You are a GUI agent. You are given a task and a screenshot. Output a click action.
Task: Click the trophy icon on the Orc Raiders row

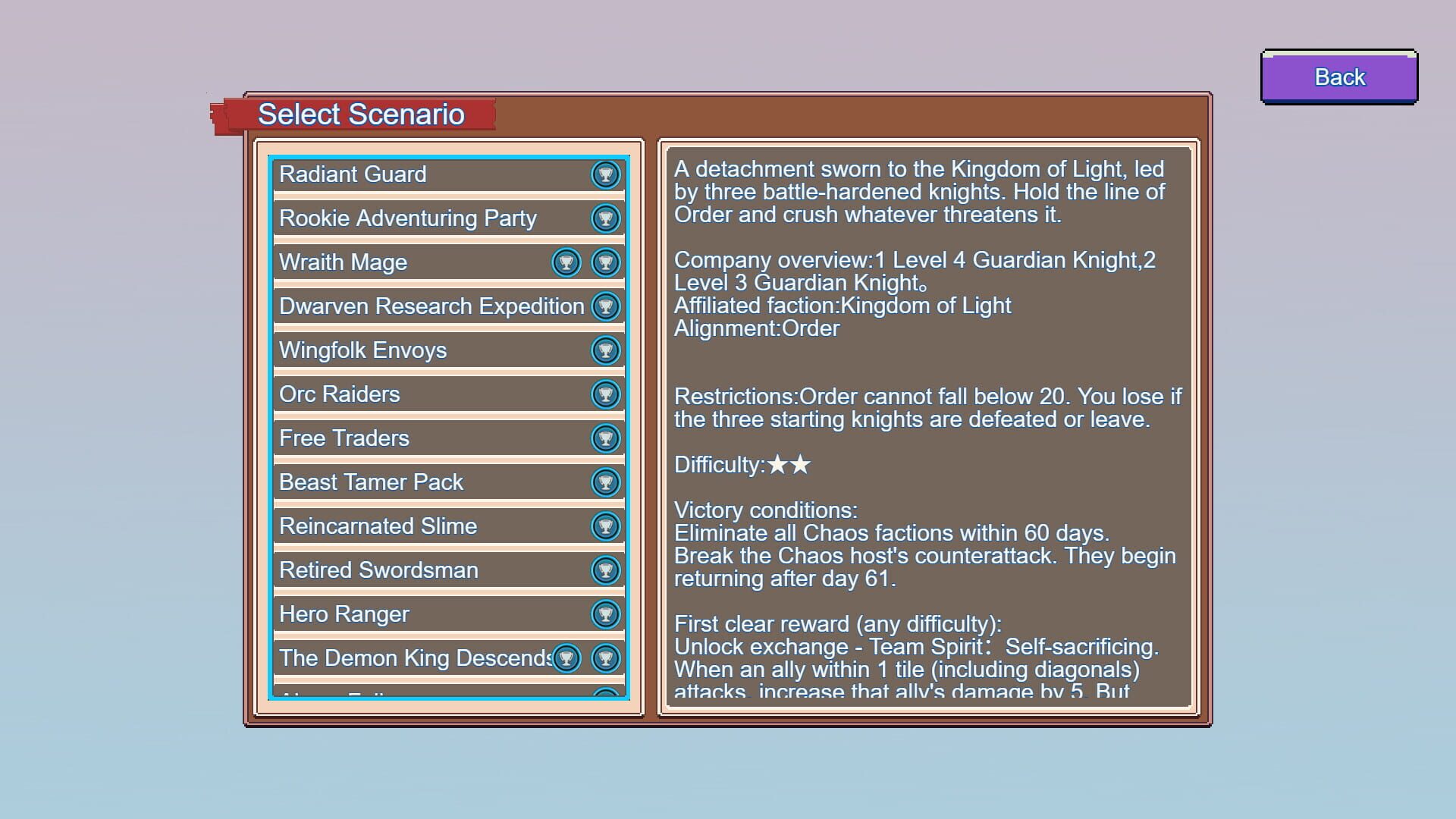tap(604, 394)
